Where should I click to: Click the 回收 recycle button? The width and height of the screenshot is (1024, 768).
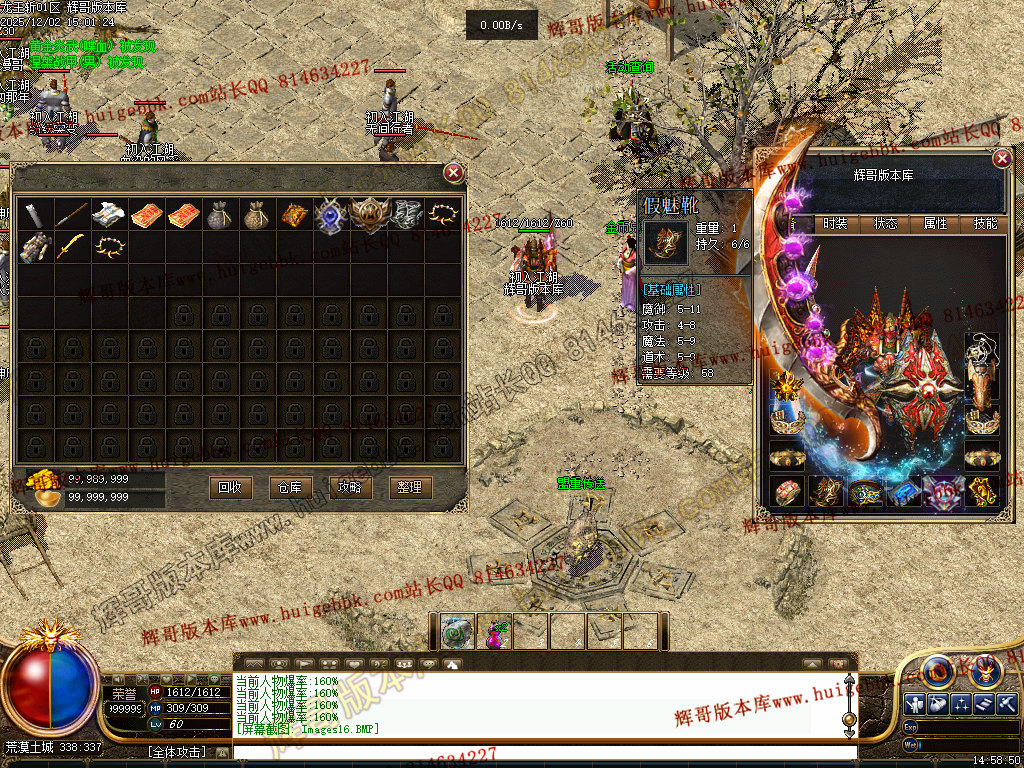[x=230, y=487]
